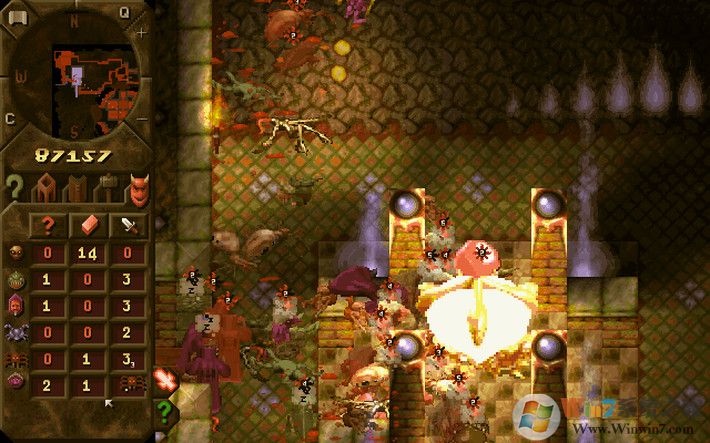Viewport: 710px width, 443px height.
Task: Select the imp creature row icon
Action: coord(16,253)
